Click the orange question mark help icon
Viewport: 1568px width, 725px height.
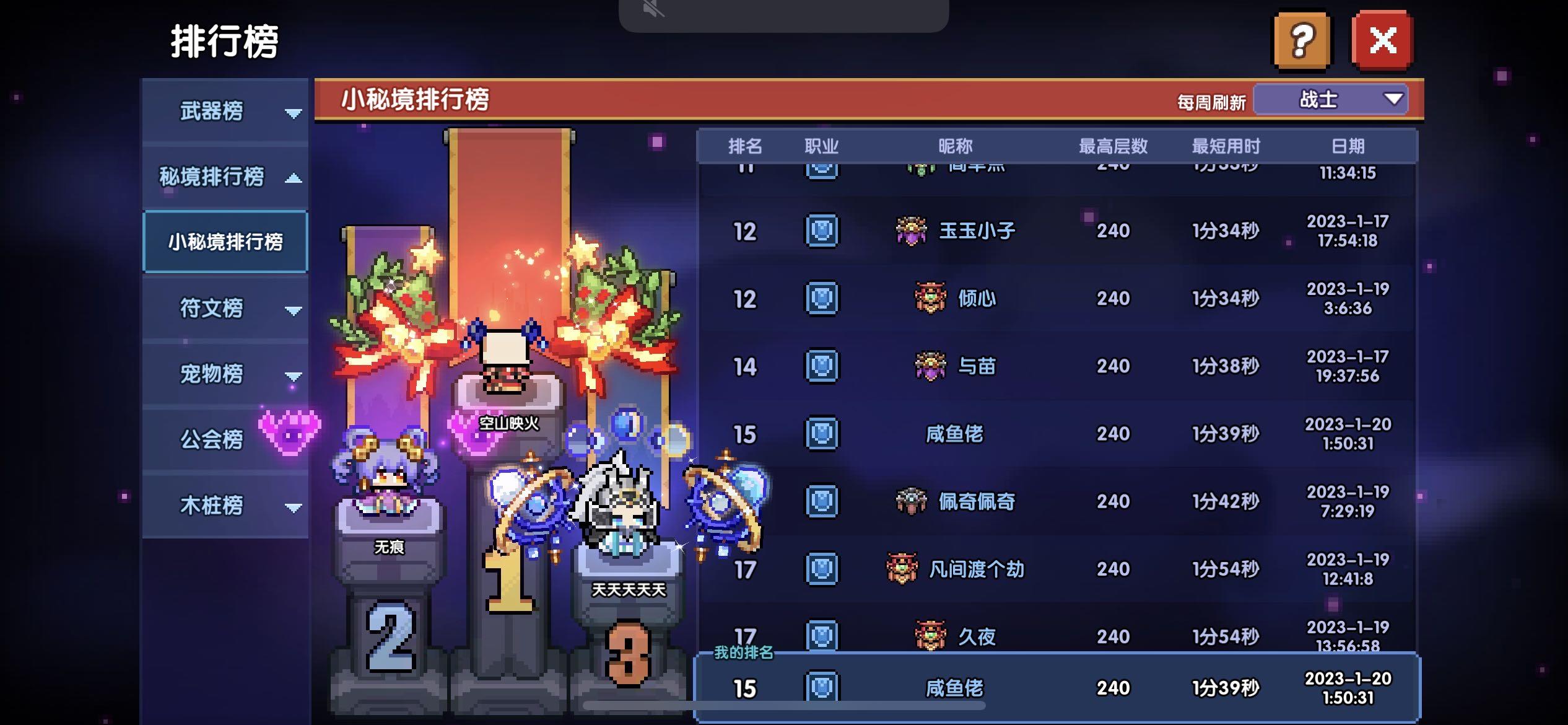click(x=1301, y=42)
